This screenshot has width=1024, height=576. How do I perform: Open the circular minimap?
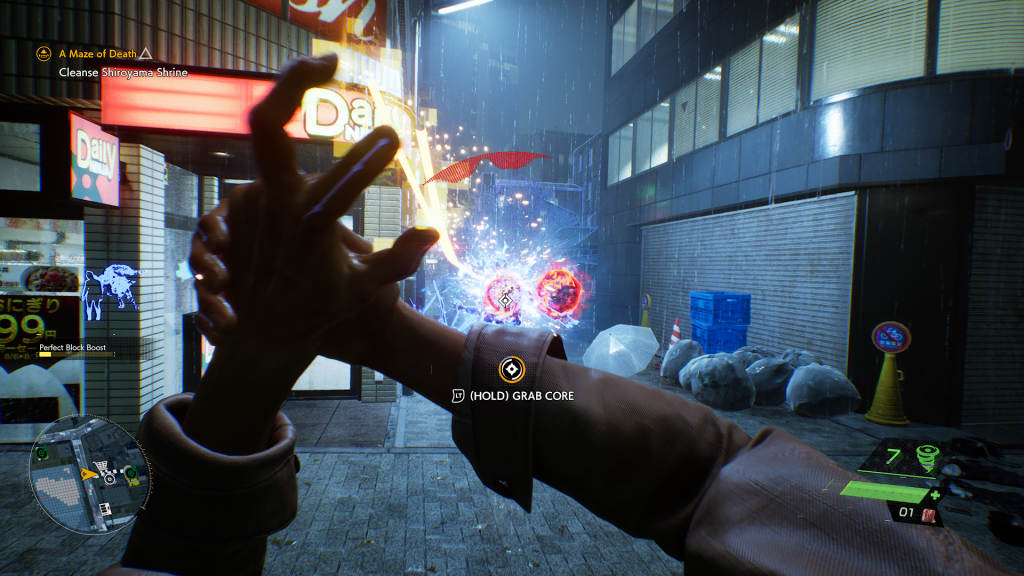coord(90,473)
